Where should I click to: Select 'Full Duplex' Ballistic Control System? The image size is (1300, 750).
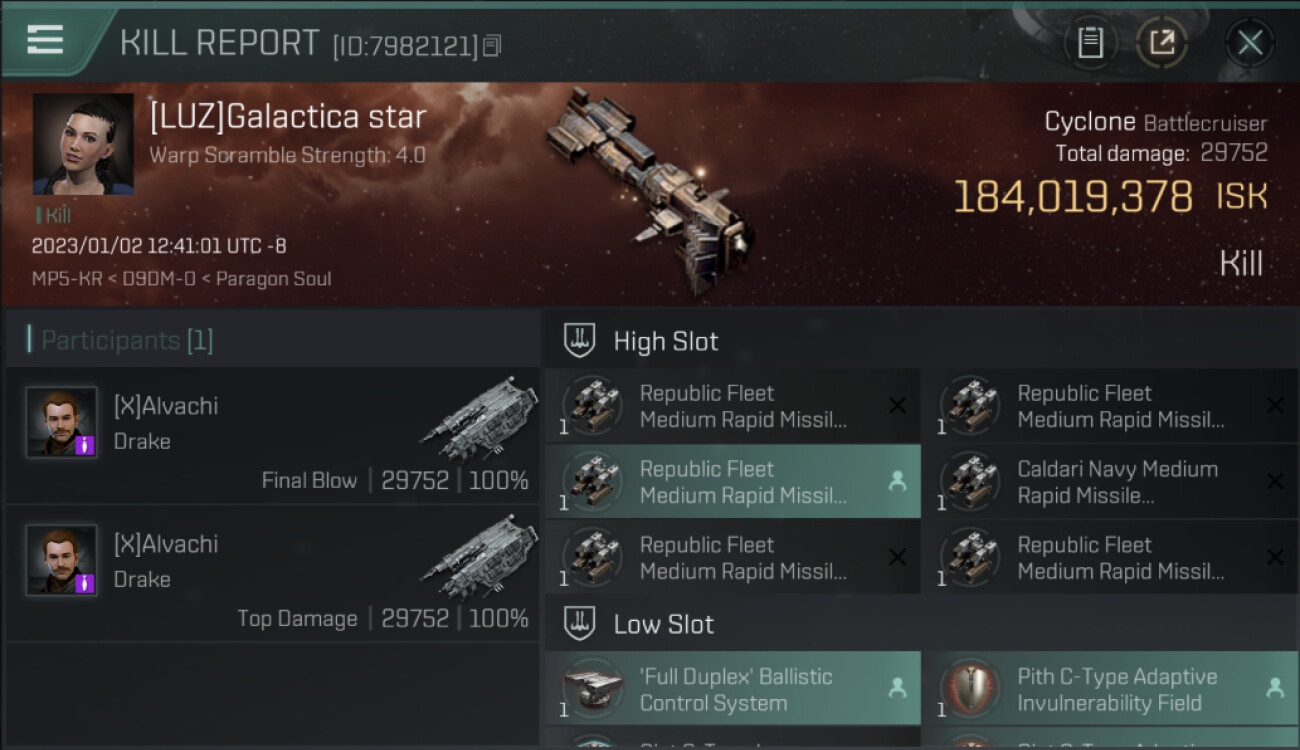(x=732, y=689)
